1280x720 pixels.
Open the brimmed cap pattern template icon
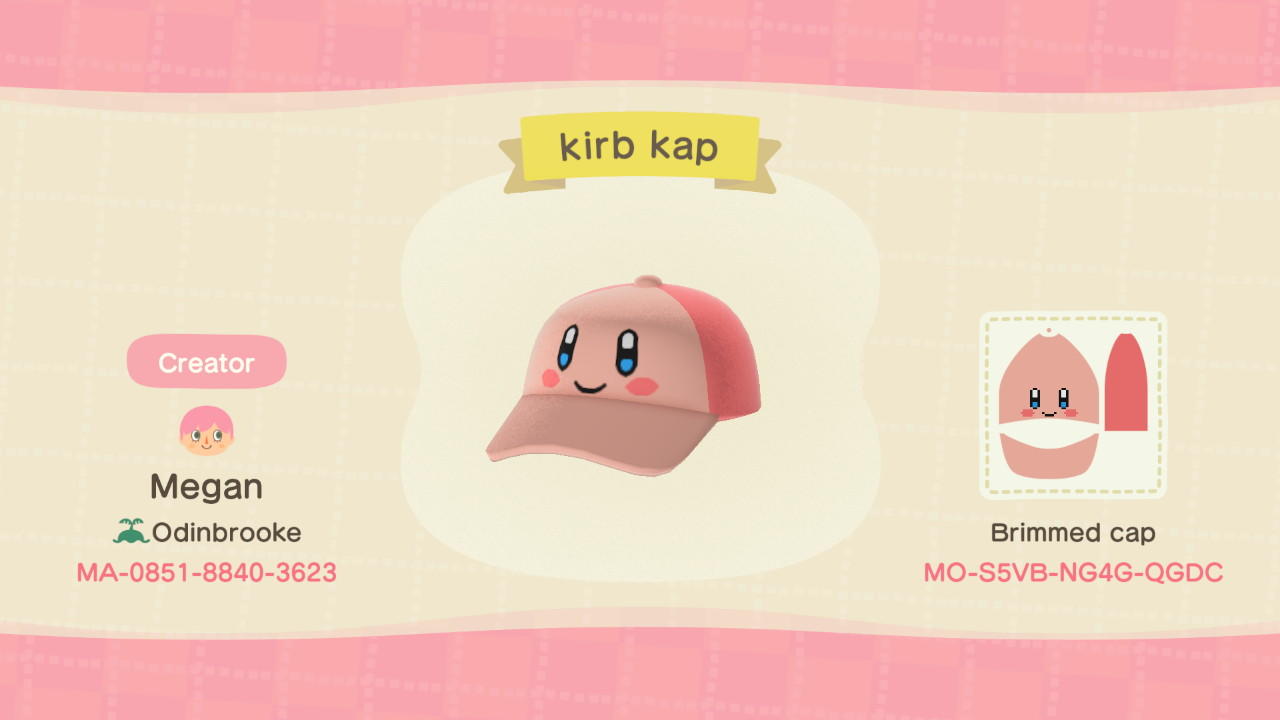pyautogui.click(x=1072, y=404)
